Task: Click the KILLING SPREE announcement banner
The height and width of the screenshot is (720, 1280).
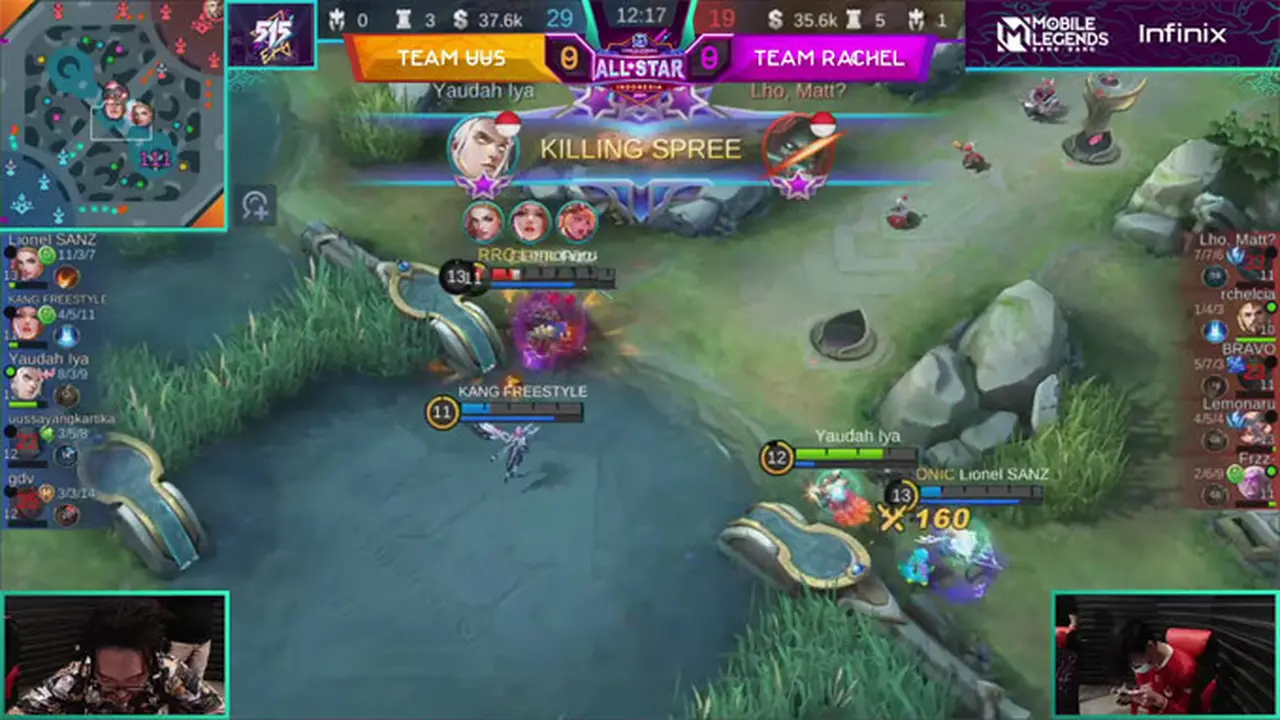Action: click(640, 150)
